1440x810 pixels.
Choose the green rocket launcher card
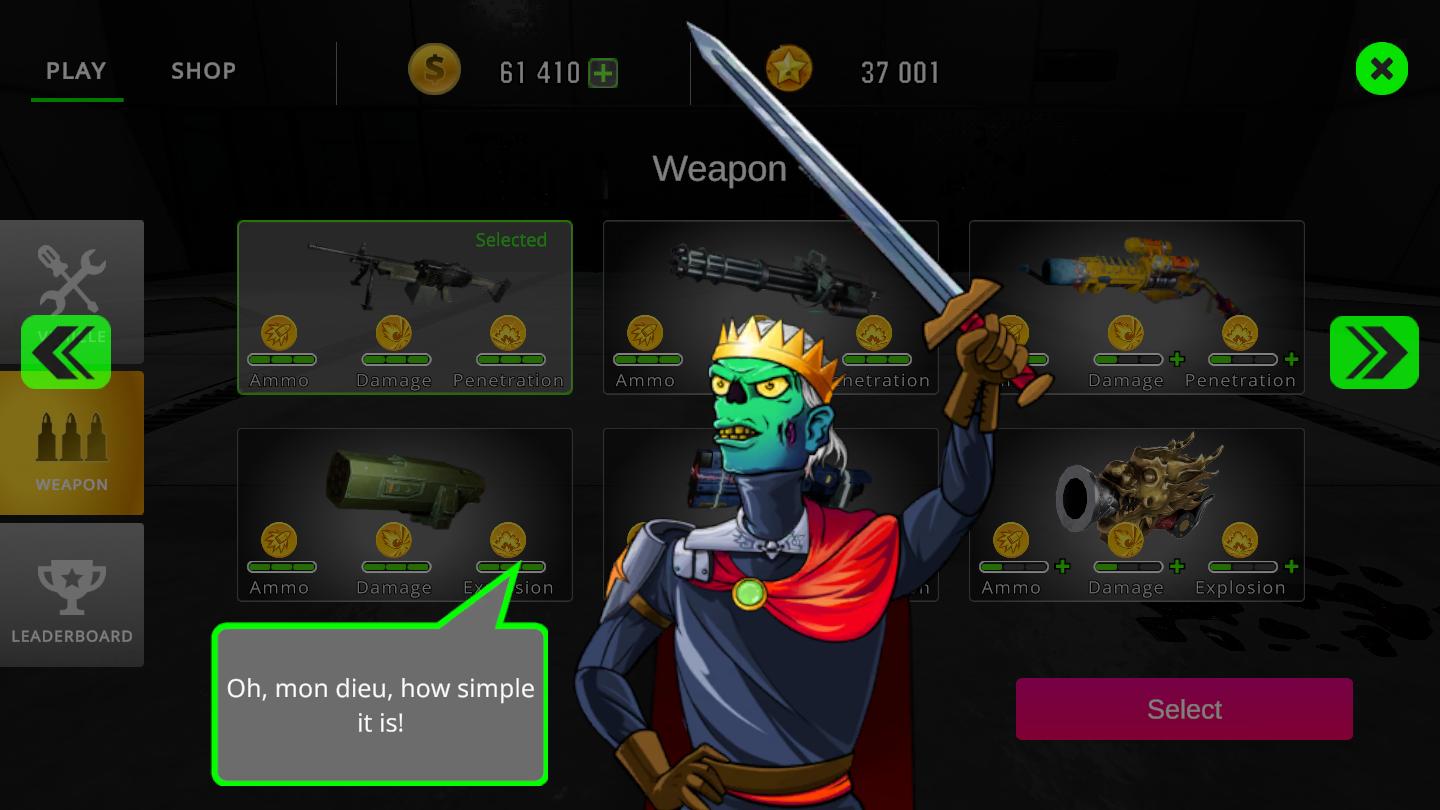(x=404, y=490)
